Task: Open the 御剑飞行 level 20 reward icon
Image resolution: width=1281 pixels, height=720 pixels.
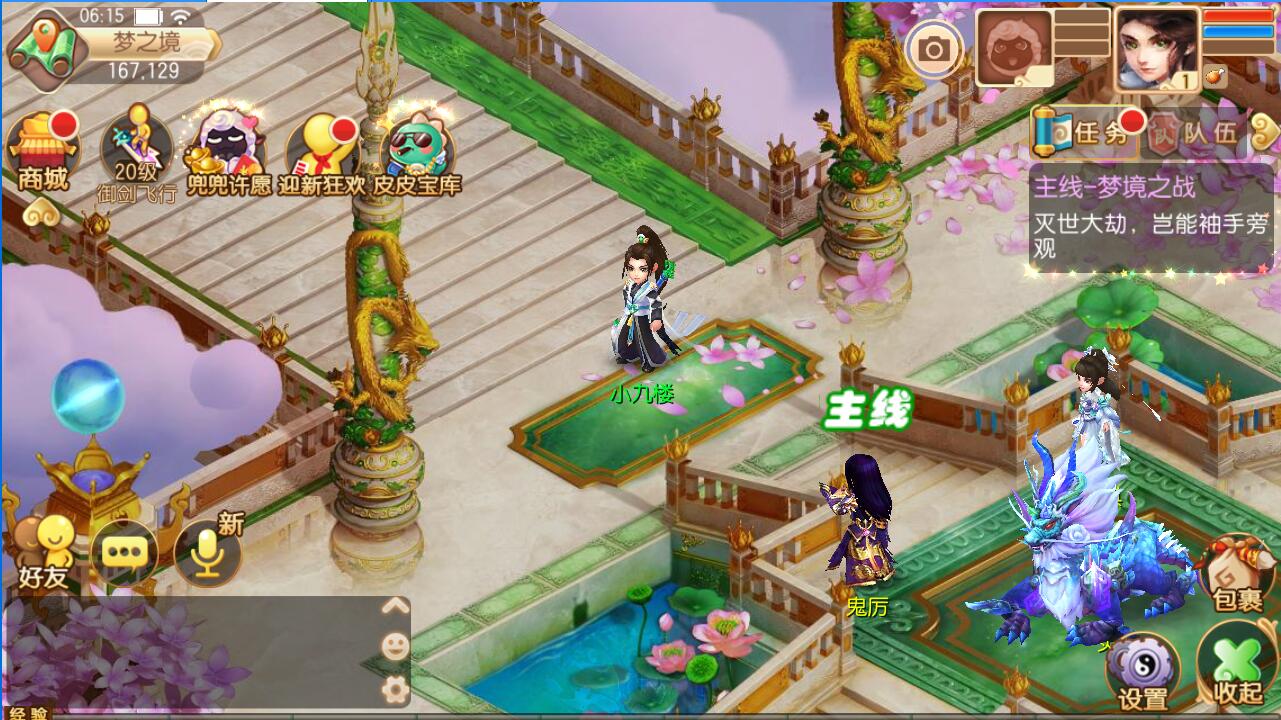Action: coord(137,152)
